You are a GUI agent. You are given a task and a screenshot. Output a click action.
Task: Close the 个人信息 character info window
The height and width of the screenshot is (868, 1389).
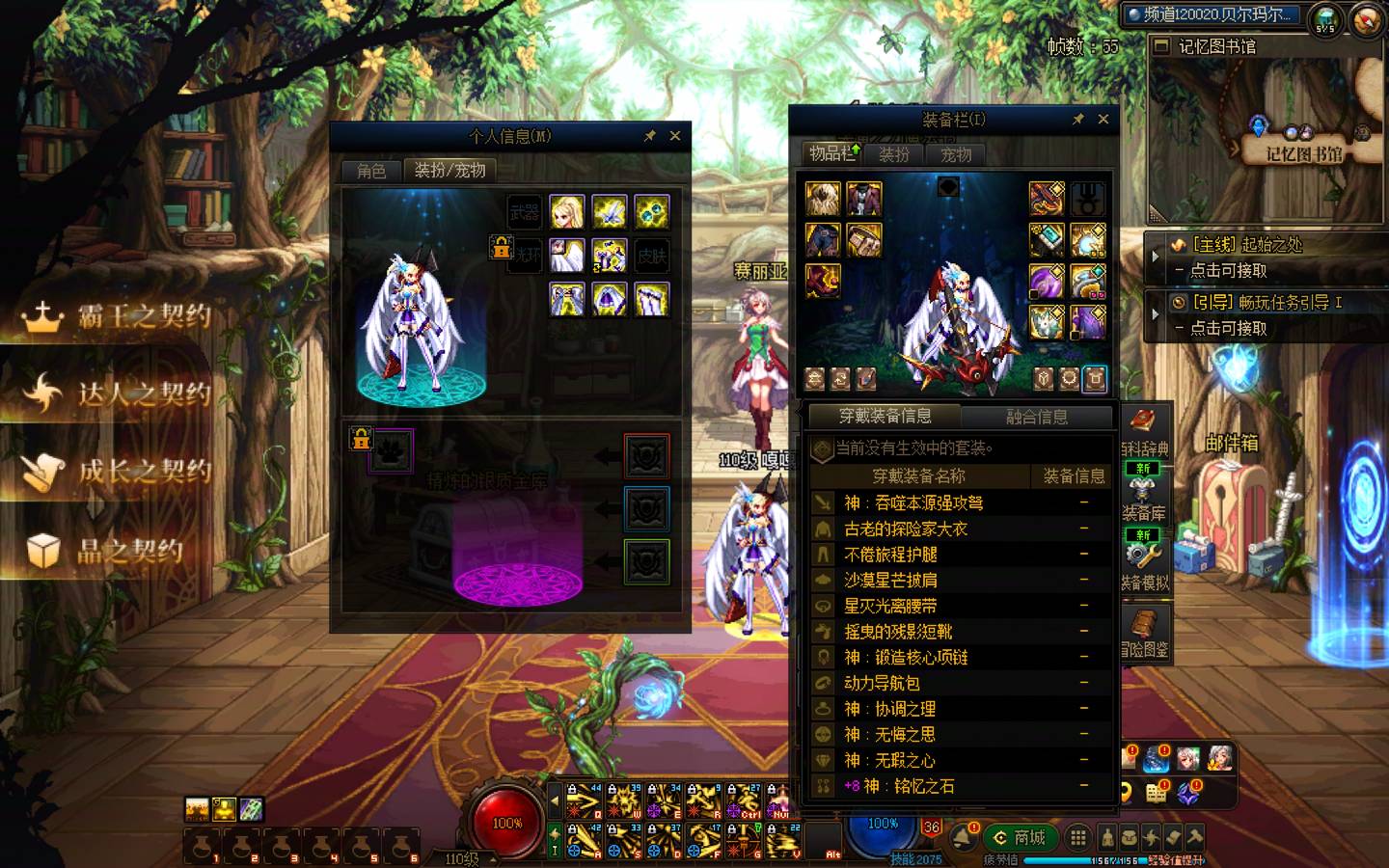[675, 136]
